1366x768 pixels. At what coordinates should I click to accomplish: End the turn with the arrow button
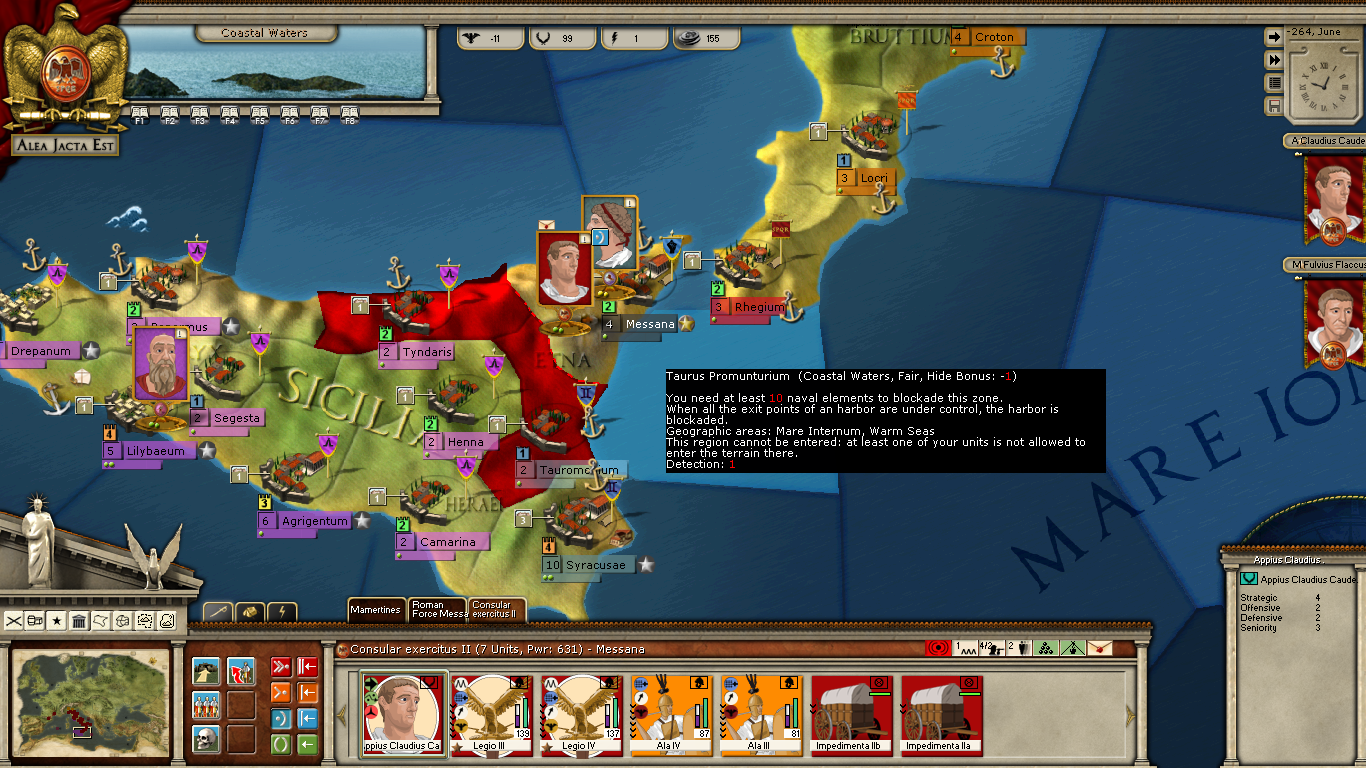tap(1274, 37)
